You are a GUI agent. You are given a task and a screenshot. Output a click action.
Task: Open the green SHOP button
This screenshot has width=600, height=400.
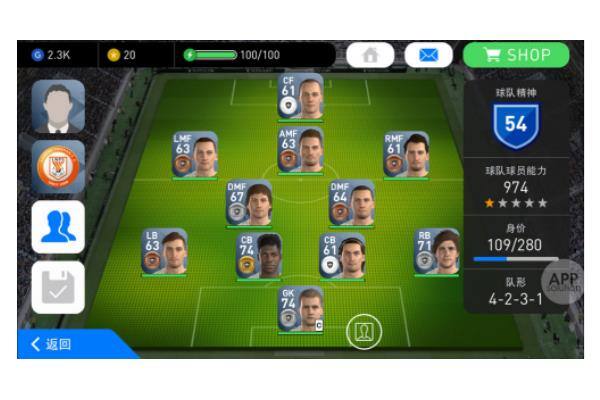tap(515, 55)
